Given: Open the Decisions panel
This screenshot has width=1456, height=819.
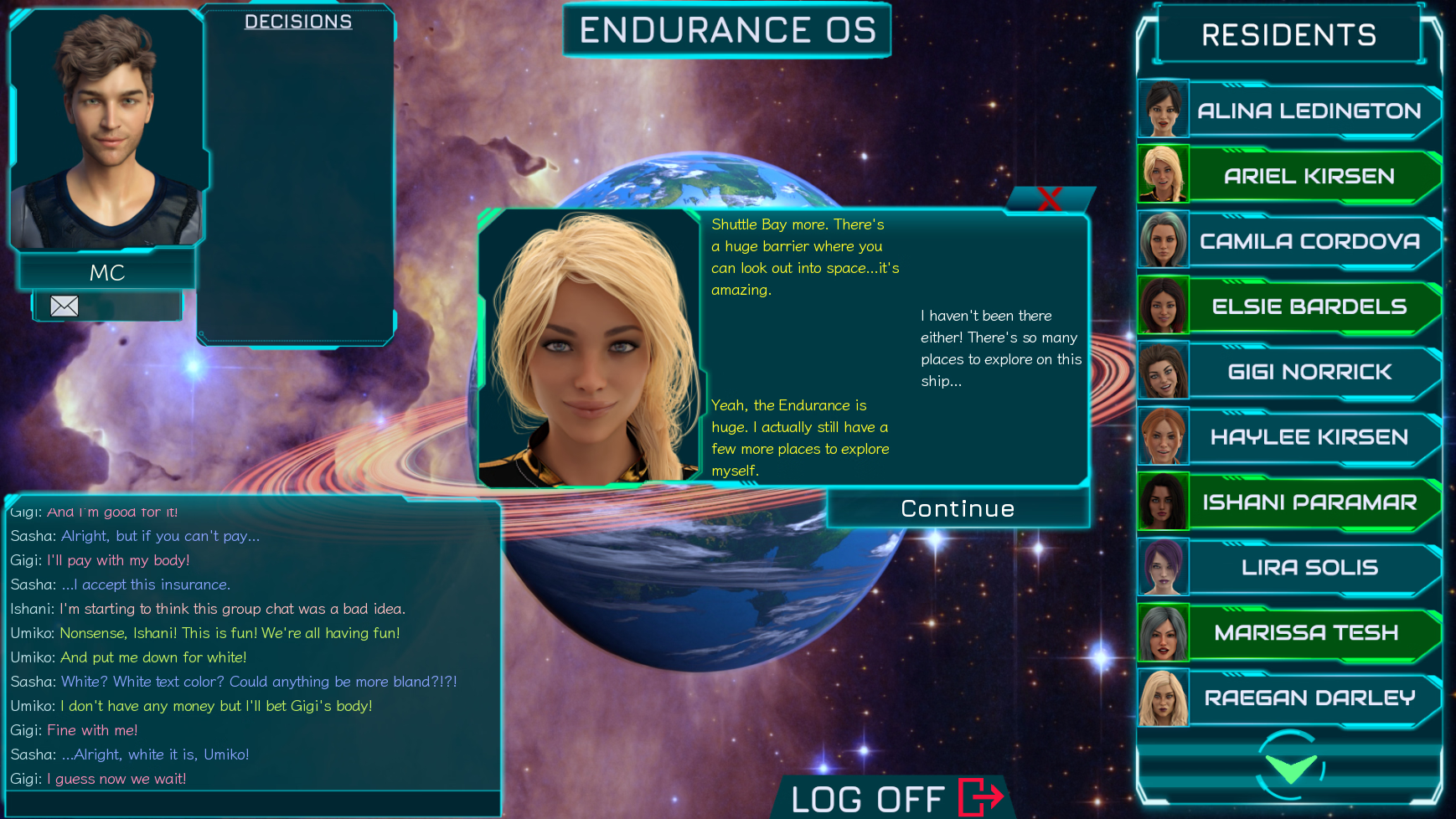Looking at the screenshot, I should click(x=297, y=22).
